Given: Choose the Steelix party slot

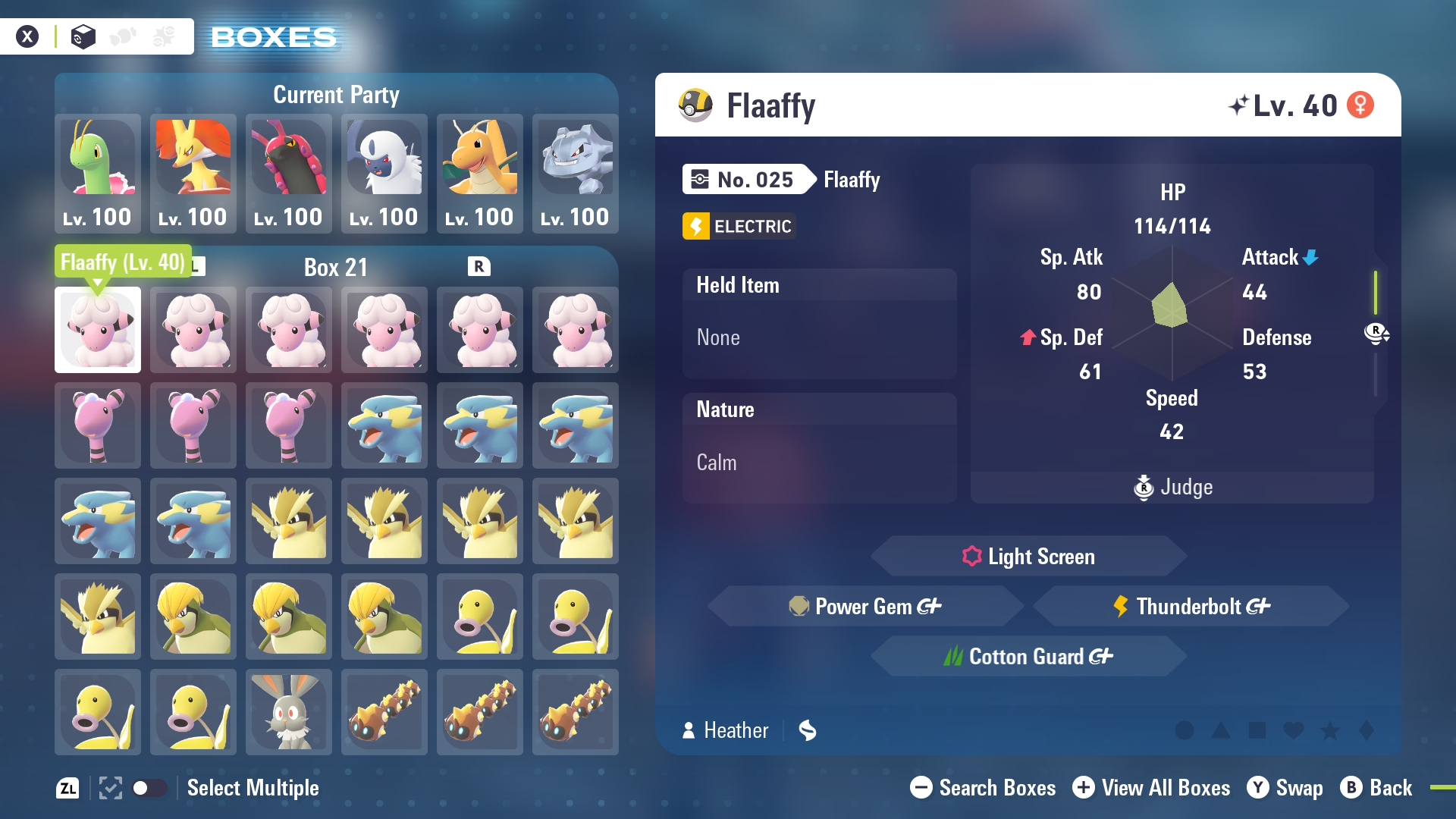Looking at the screenshot, I should coord(576,173).
